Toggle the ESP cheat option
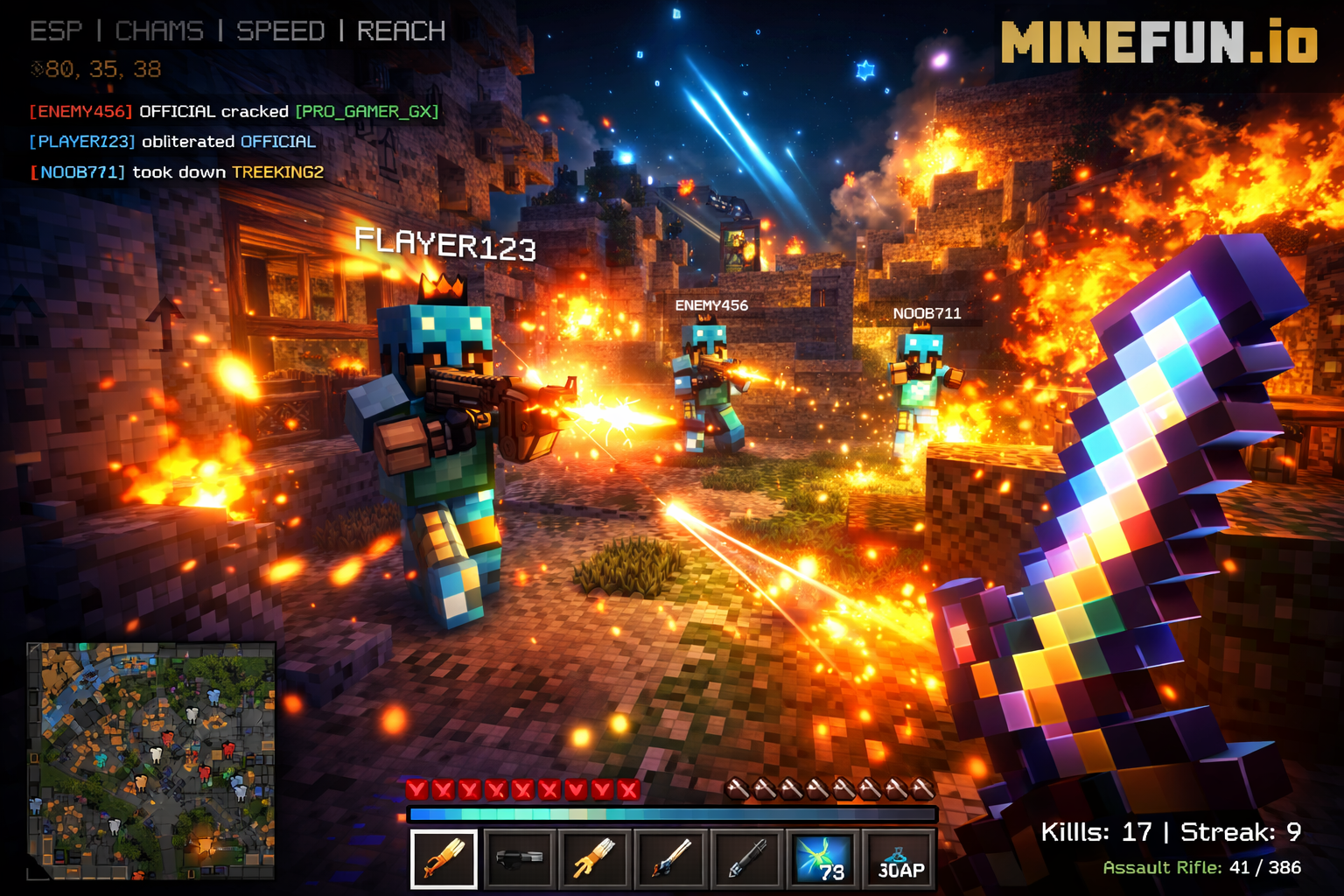 [56, 31]
